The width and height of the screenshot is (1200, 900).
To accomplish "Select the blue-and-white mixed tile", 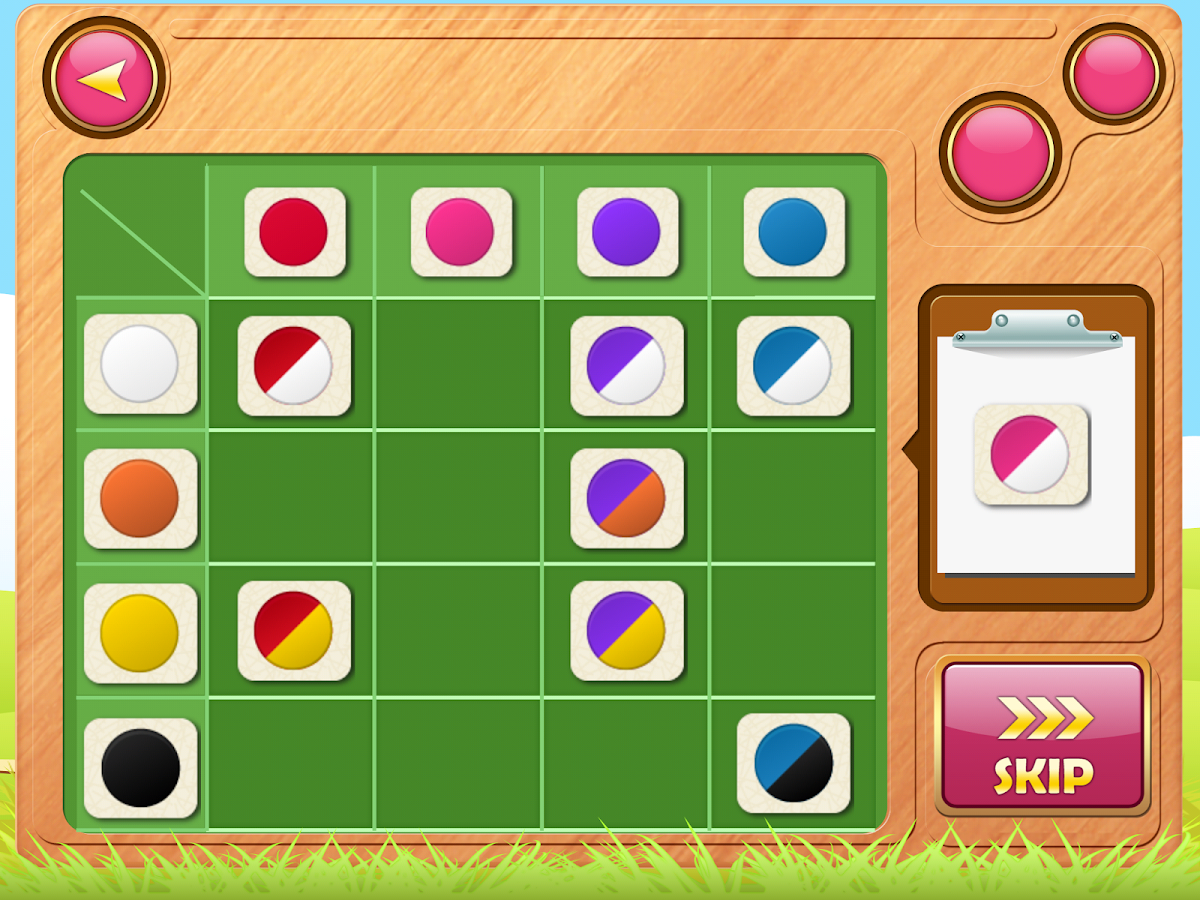I will pos(794,366).
